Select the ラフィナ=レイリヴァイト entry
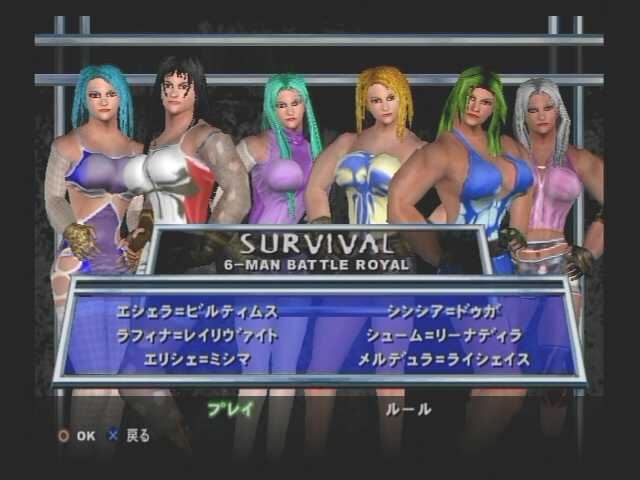The image size is (640, 480). (x=210, y=335)
